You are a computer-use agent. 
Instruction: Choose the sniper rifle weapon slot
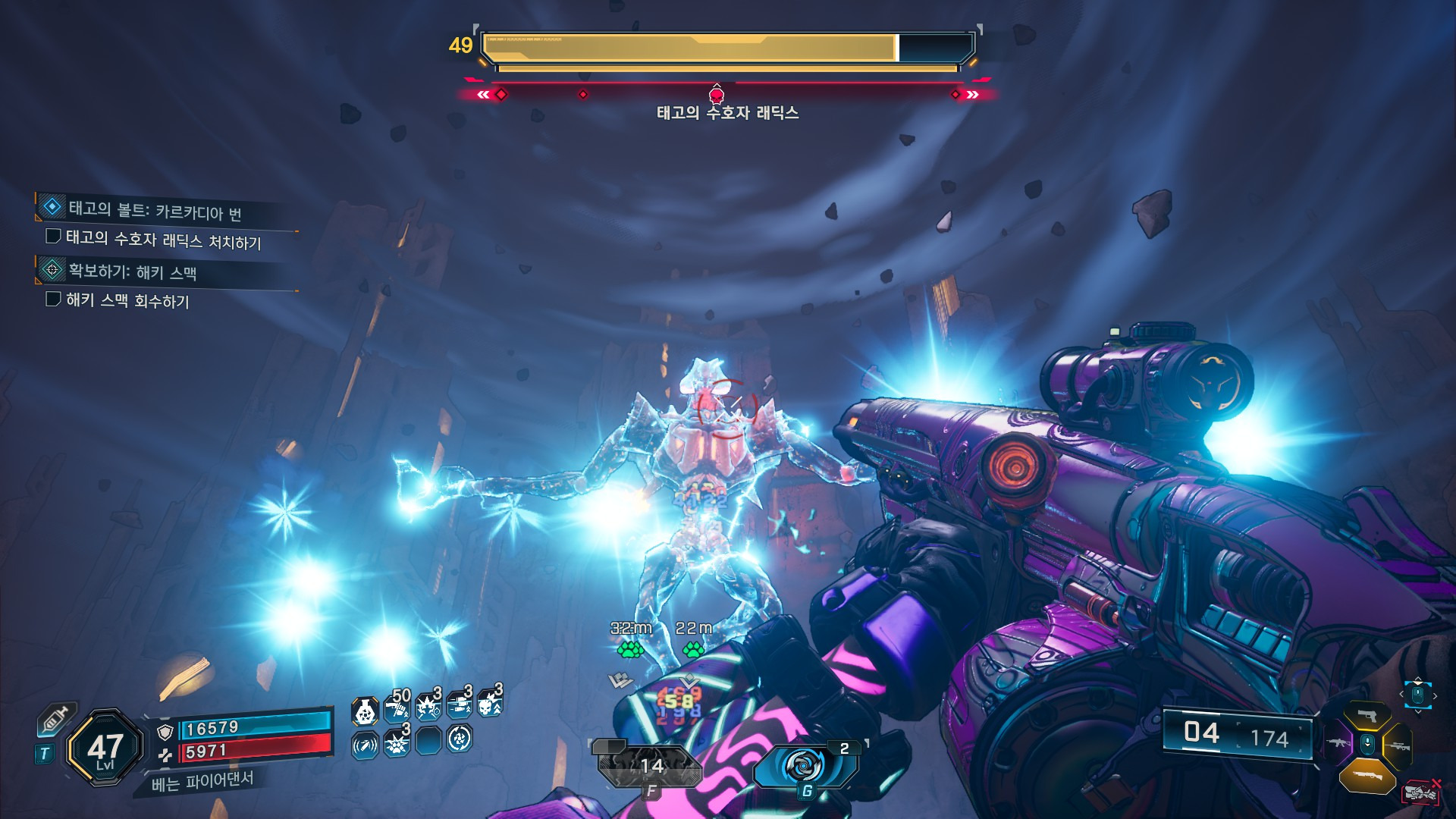point(1398,746)
